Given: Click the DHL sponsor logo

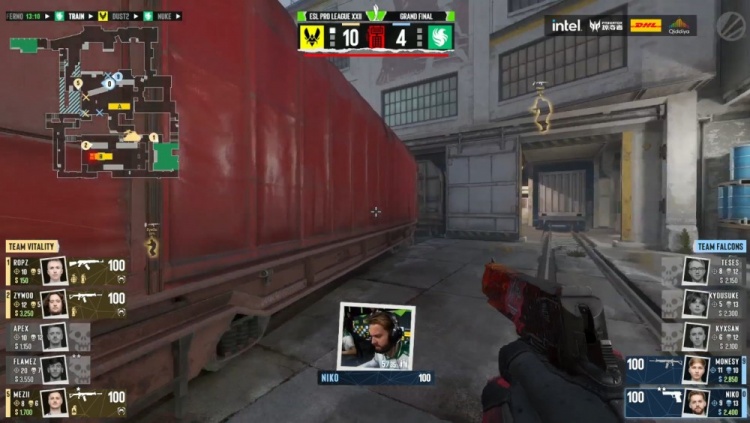Looking at the screenshot, I should click(x=645, y=25).
